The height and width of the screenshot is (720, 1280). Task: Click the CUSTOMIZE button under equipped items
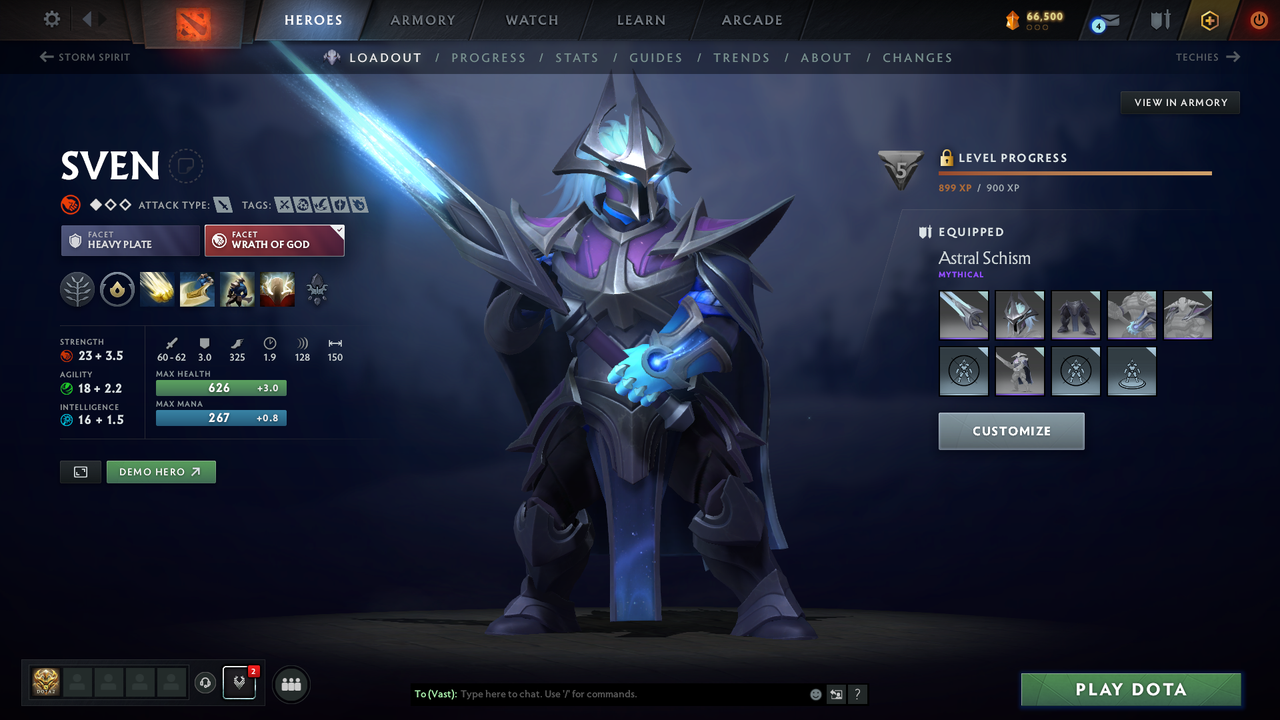click(x=1011, y=431)
